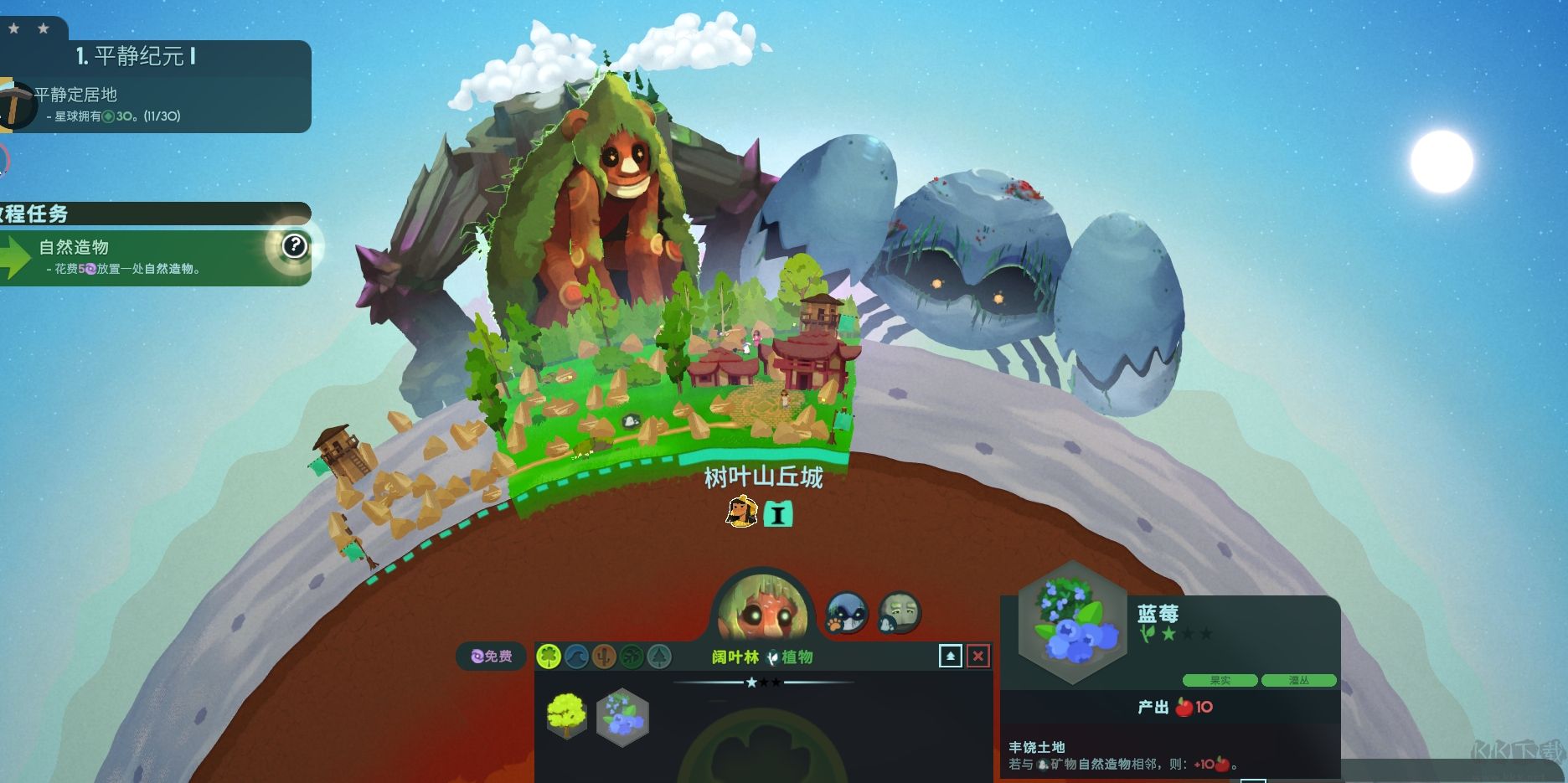Collapse the 阔叶林 plant panel with eject arrow
Image resolution: width=1568 pixels, height=783 pixels.
951,656
